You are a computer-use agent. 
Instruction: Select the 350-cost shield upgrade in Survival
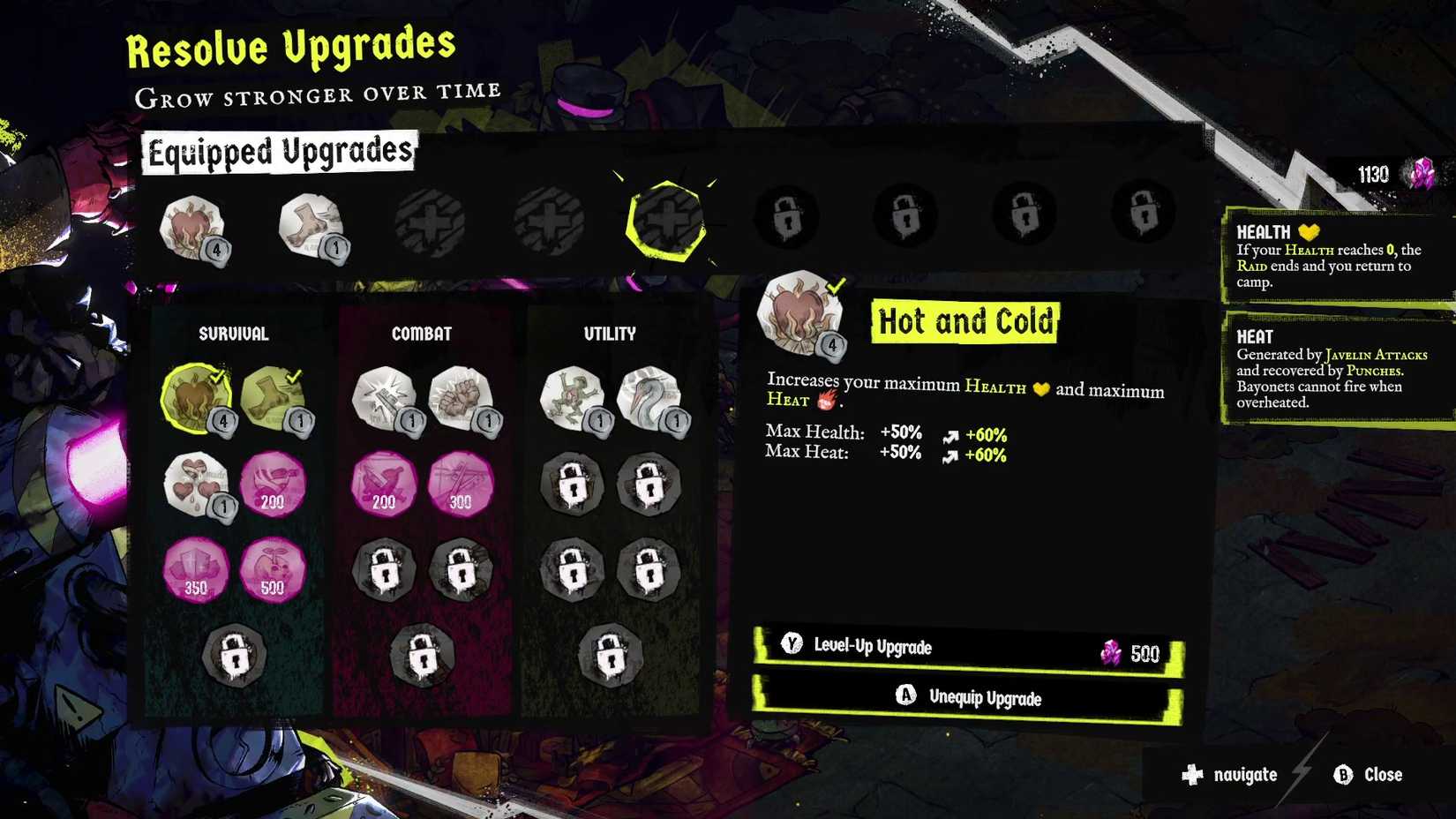196,570
